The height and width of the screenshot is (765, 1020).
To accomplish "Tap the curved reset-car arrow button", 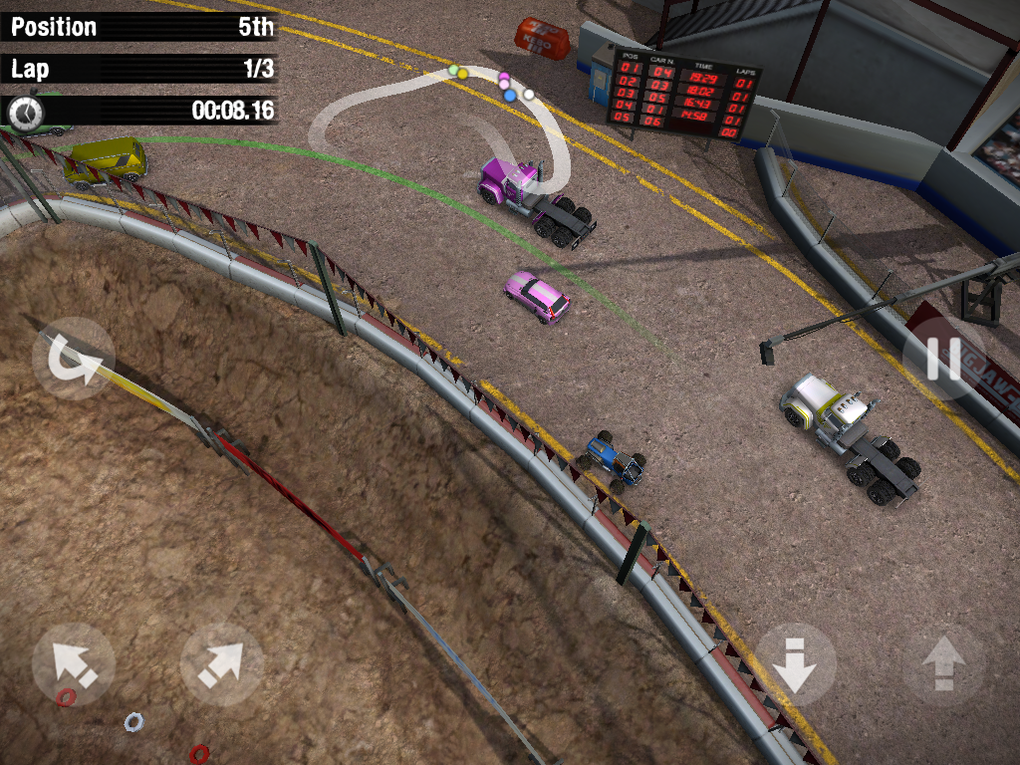I will point(74,359).
